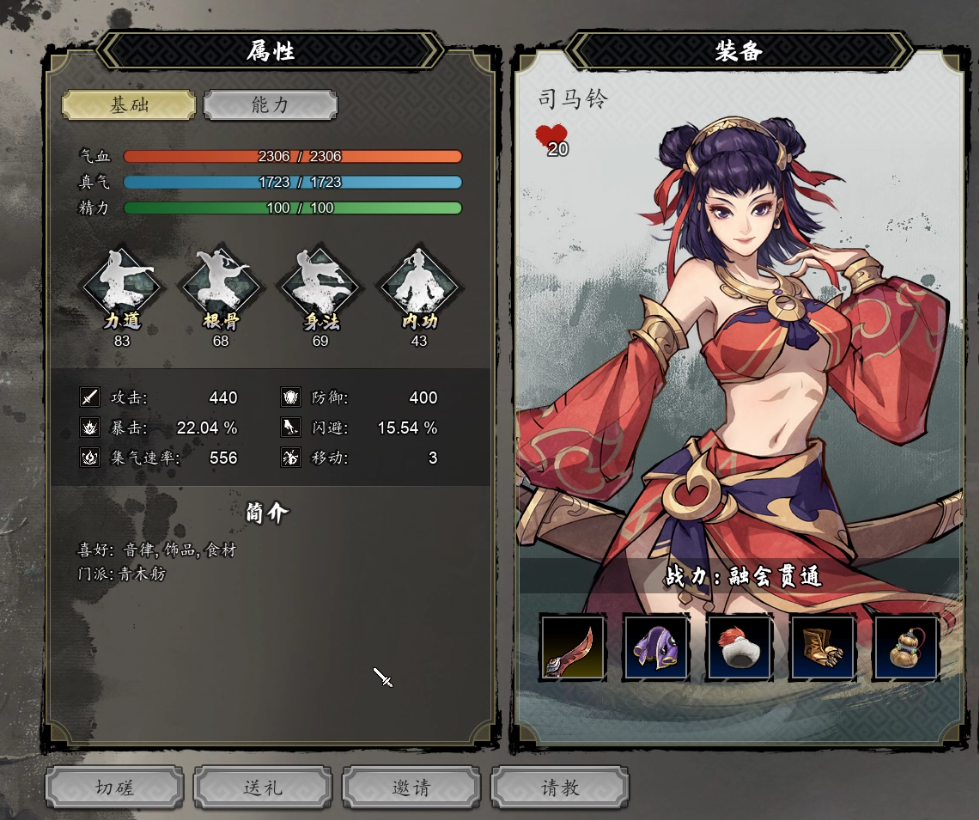Activate the 请教 consult button
The height and width of the screenshot is (820, 979).
(560, 787)
